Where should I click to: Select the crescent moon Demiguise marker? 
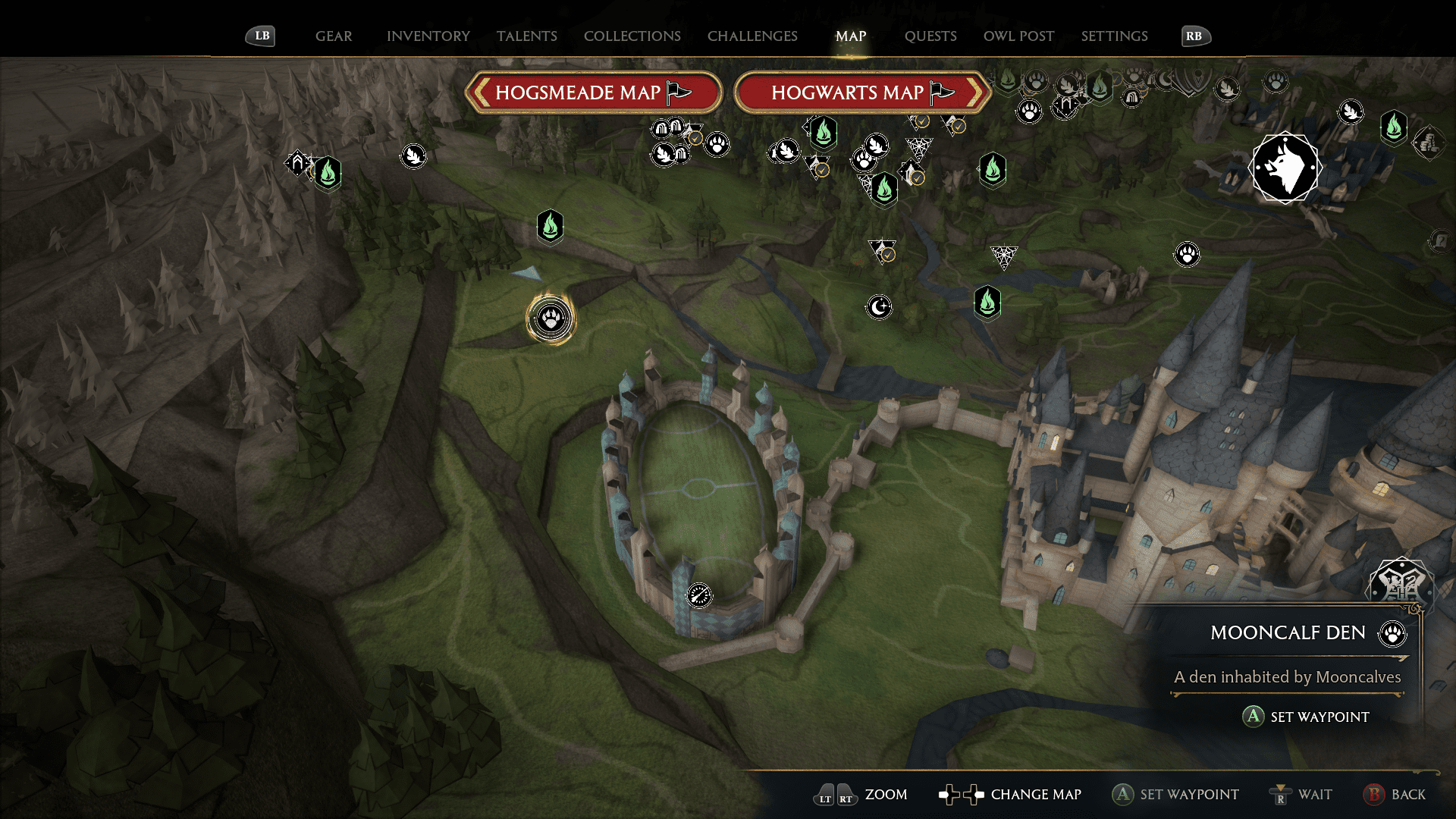coord(879,306)
